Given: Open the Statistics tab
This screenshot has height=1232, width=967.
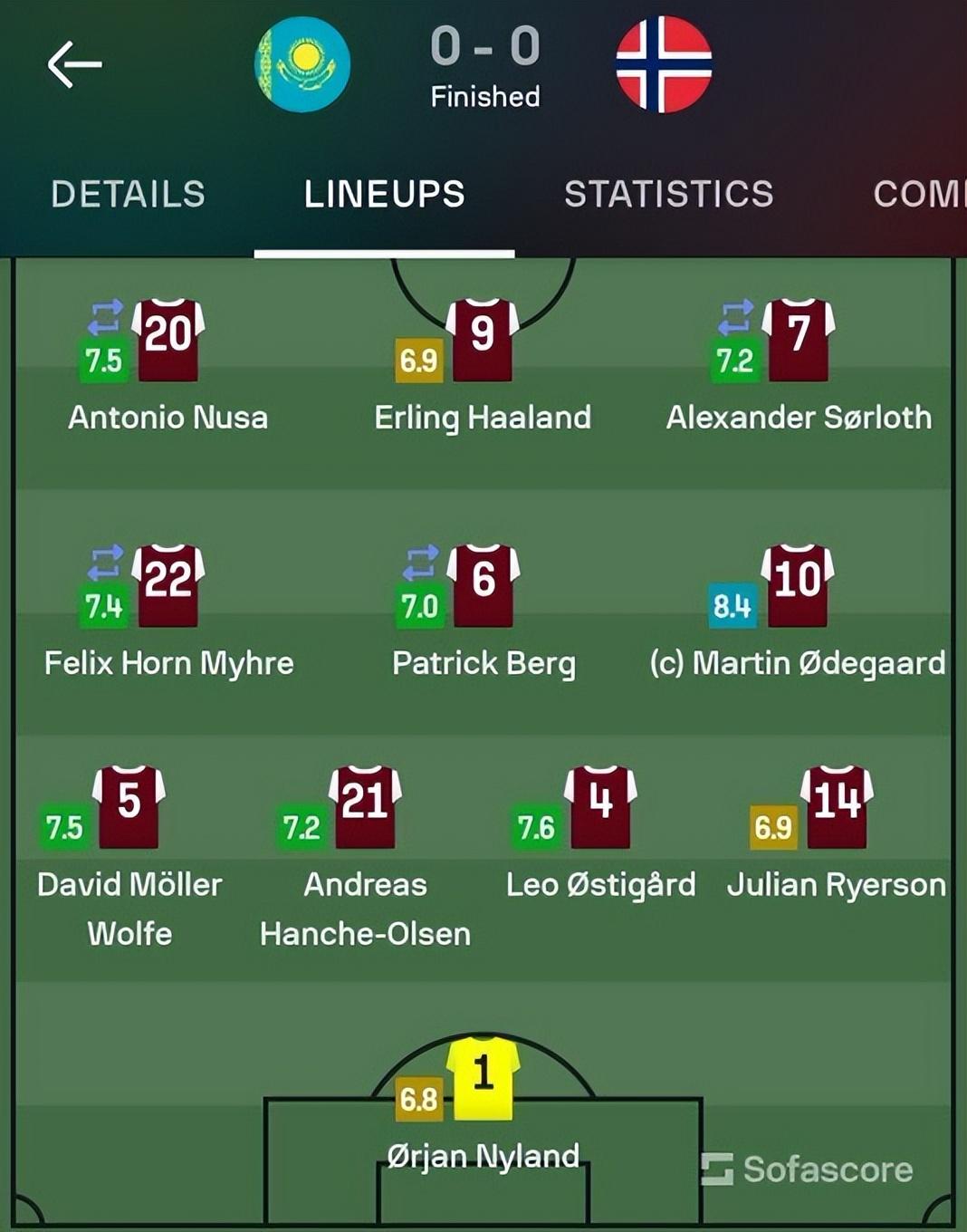Looking at the screenshot, I should tap(668, 194).
